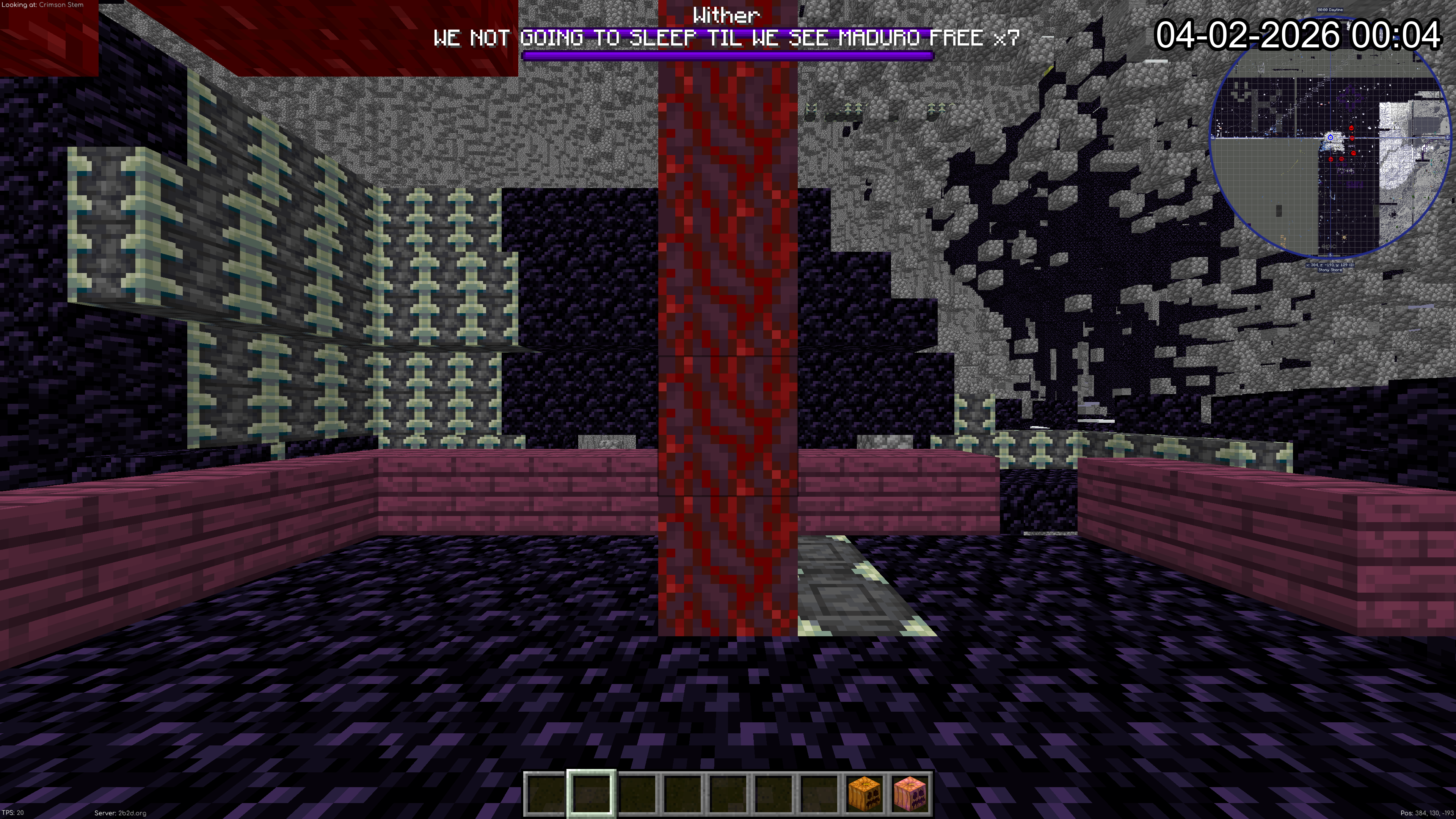Click the blue player arrow on the minimap

[1330, 137]
